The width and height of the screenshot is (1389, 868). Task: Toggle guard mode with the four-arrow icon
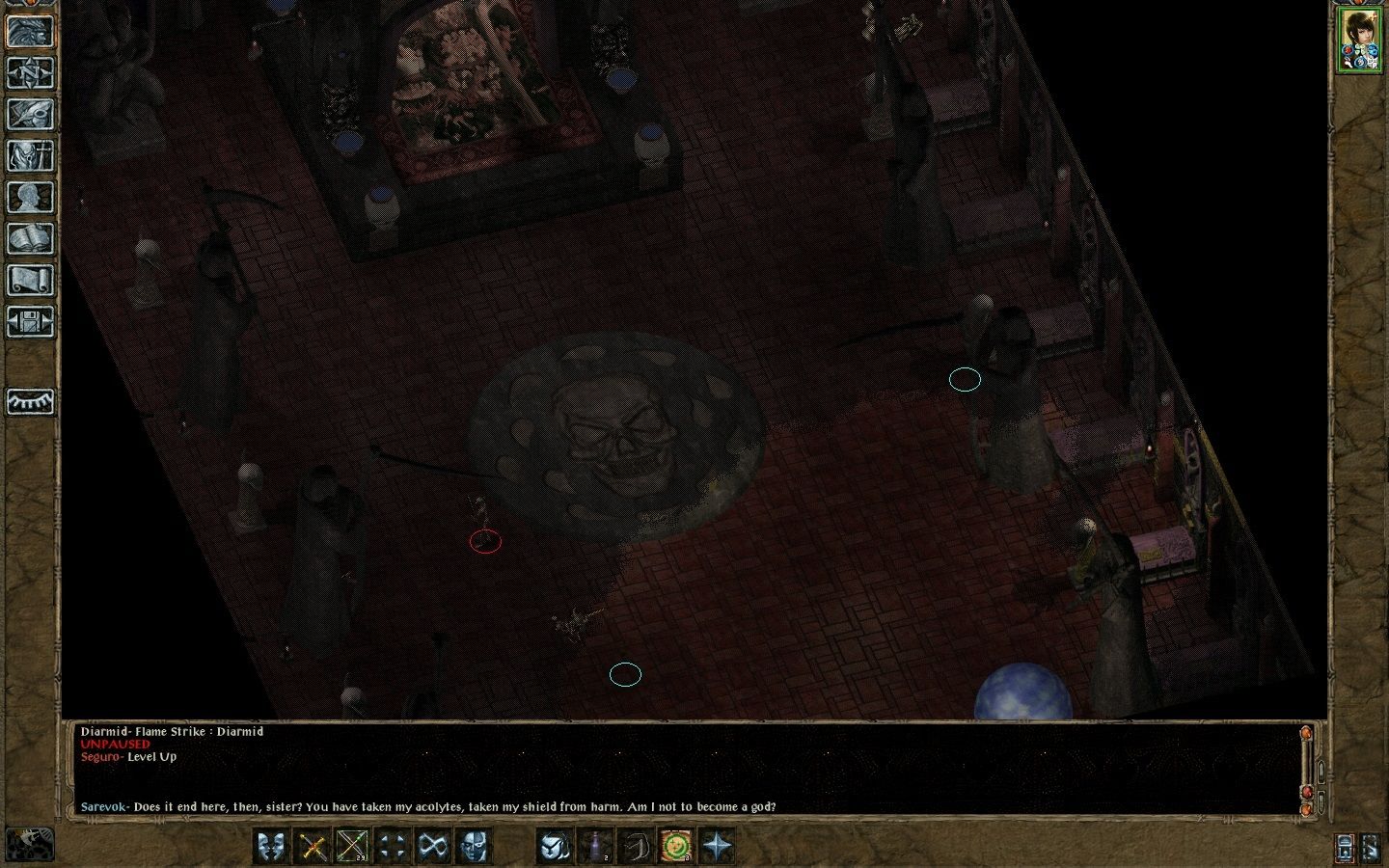395,846
